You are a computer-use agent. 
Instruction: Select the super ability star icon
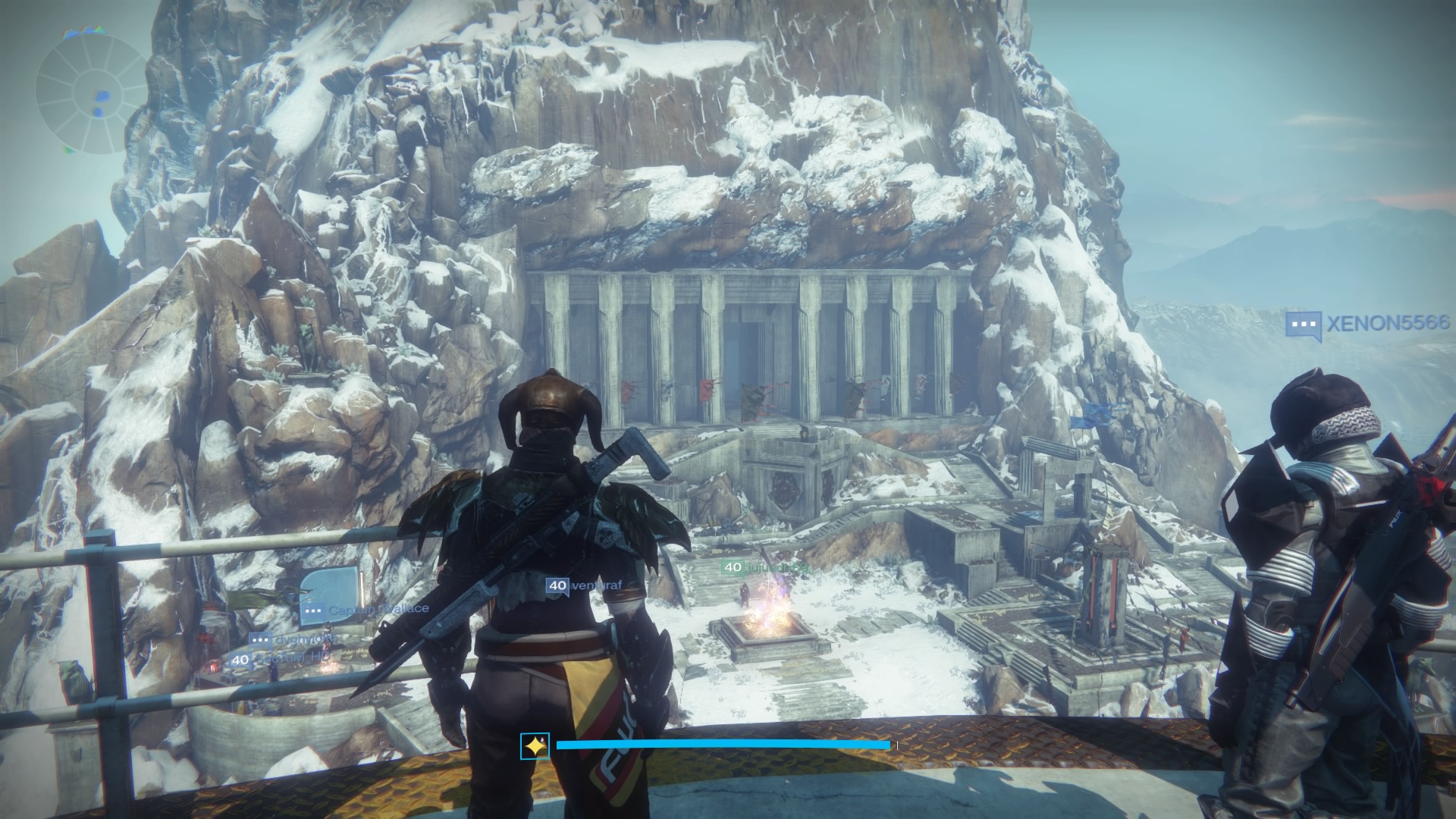[x=535, y=746]
